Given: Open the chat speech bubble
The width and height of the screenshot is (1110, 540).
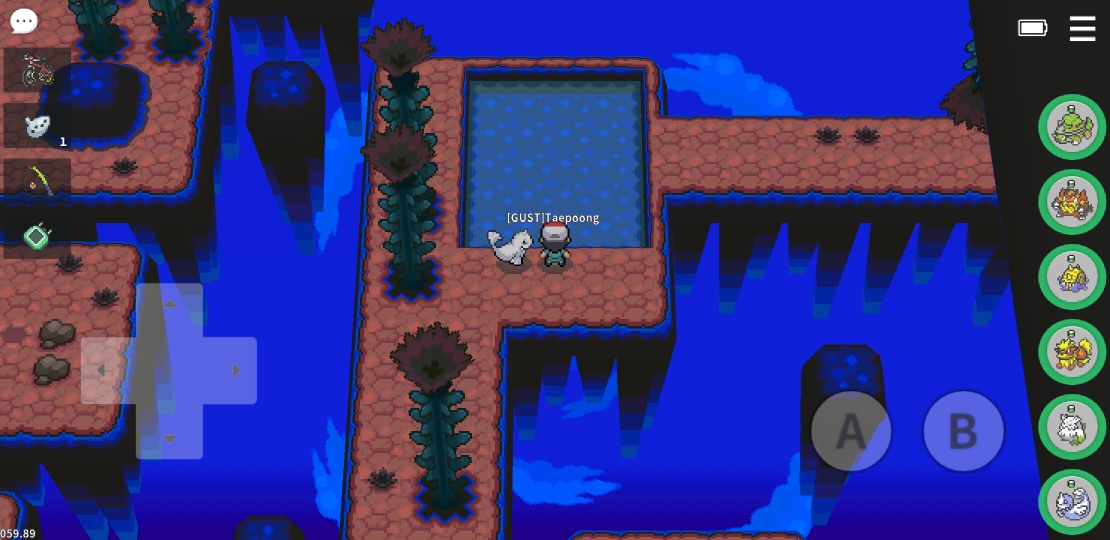Looking at the screenshot, I should [x=24, y=21].
